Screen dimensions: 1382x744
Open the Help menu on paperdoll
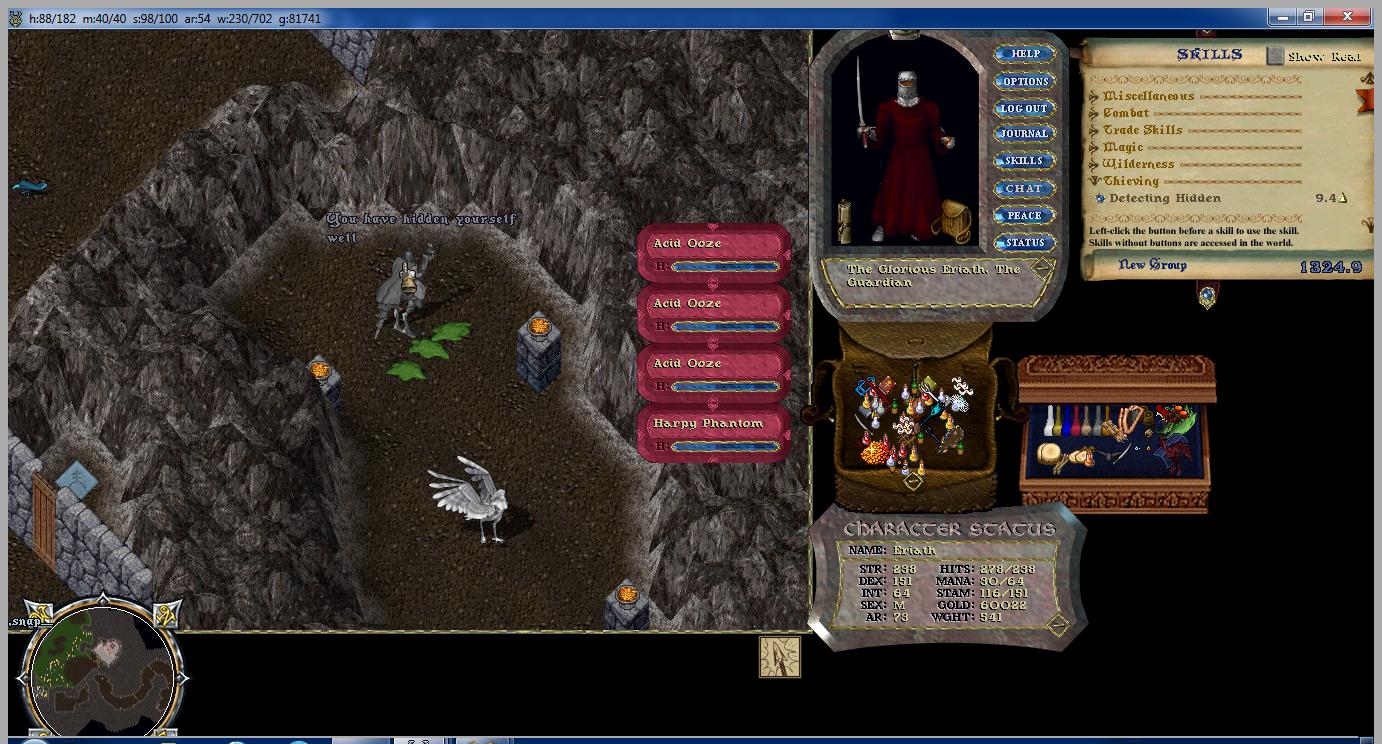tap(1025, 54)
